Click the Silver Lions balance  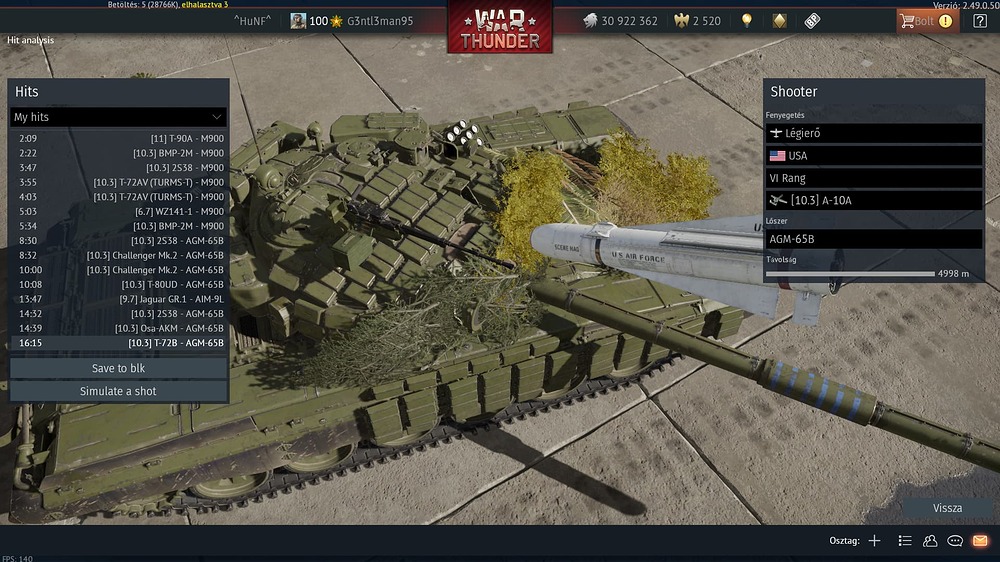(620, 21)
